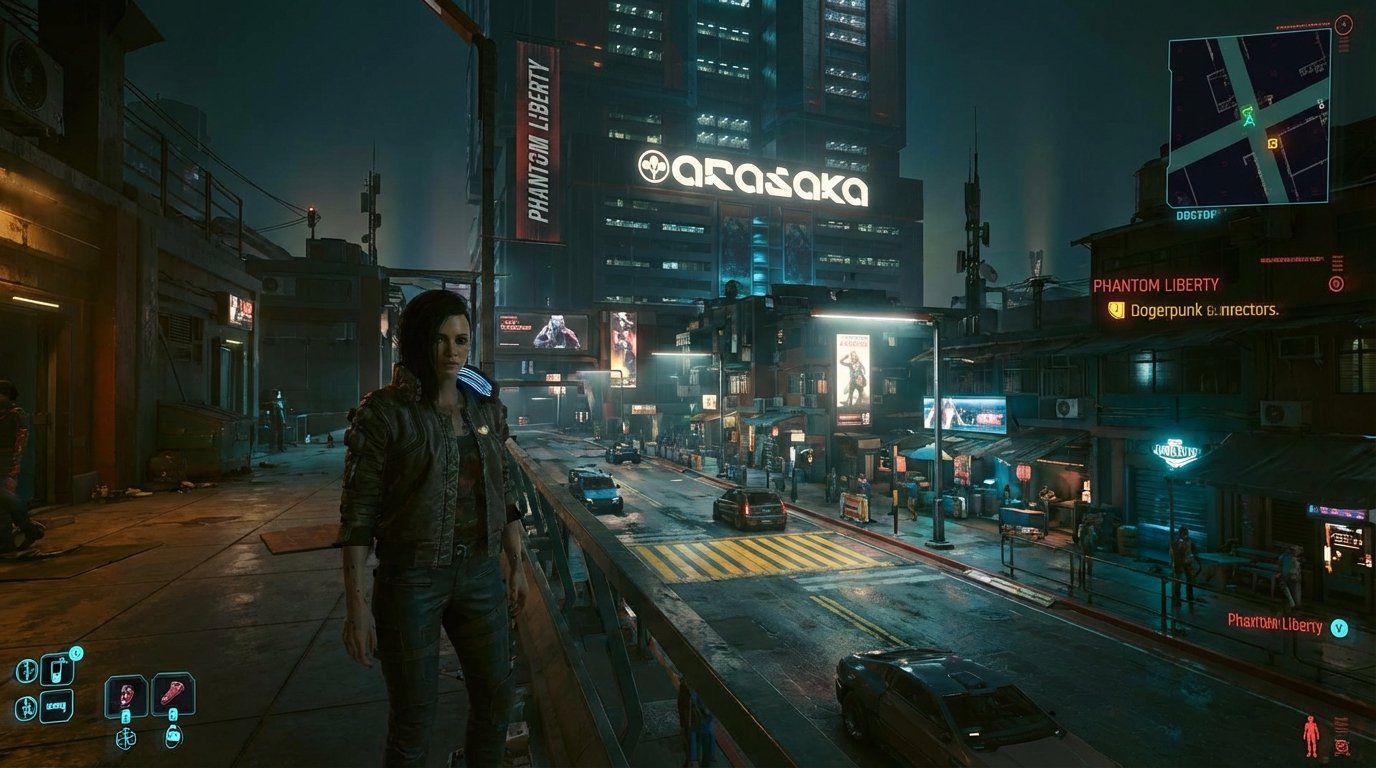Select the phone icon in the quick-access HUD

(58, 670)
